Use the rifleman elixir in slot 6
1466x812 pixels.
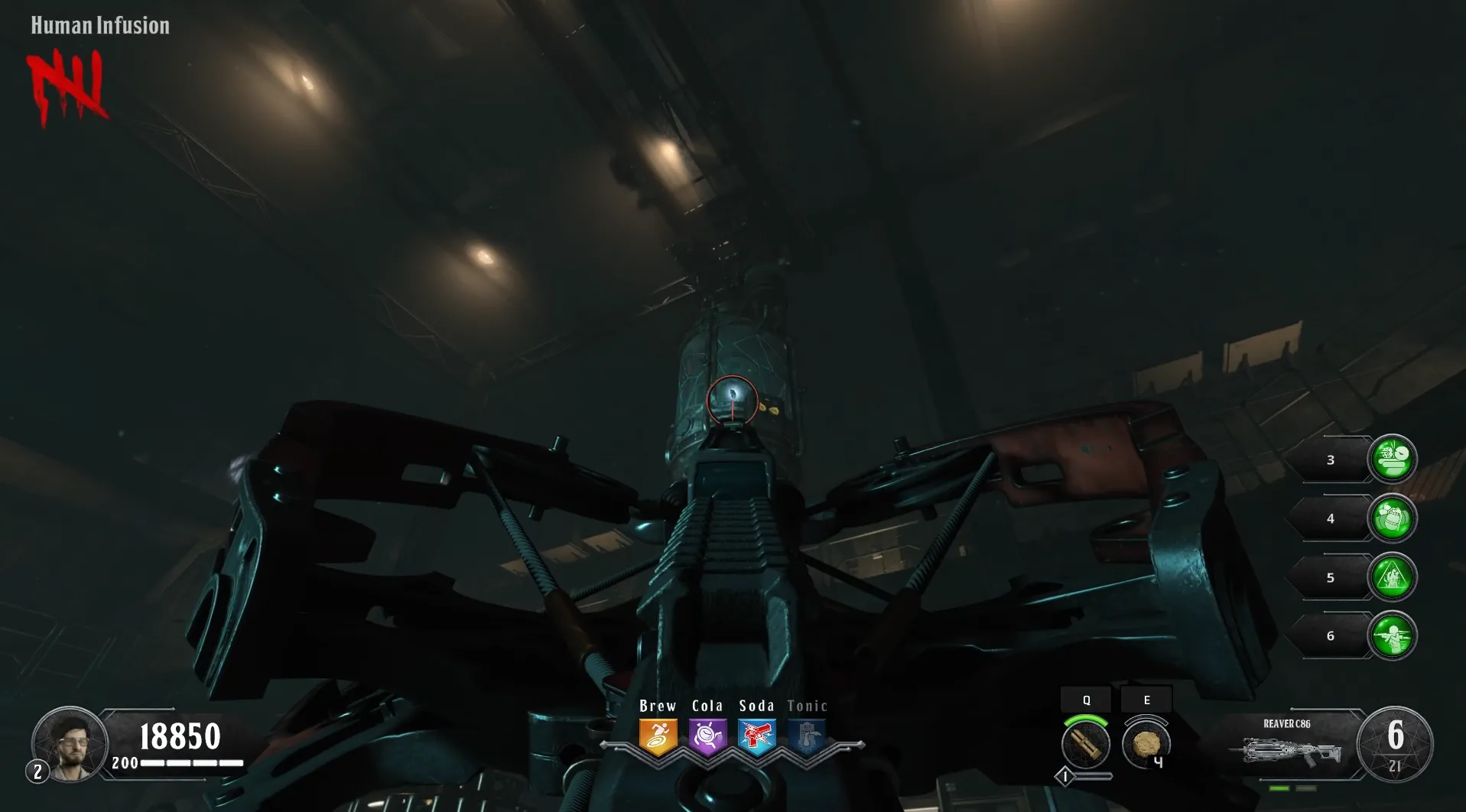pyautogui.click(x=1392, y=636)
